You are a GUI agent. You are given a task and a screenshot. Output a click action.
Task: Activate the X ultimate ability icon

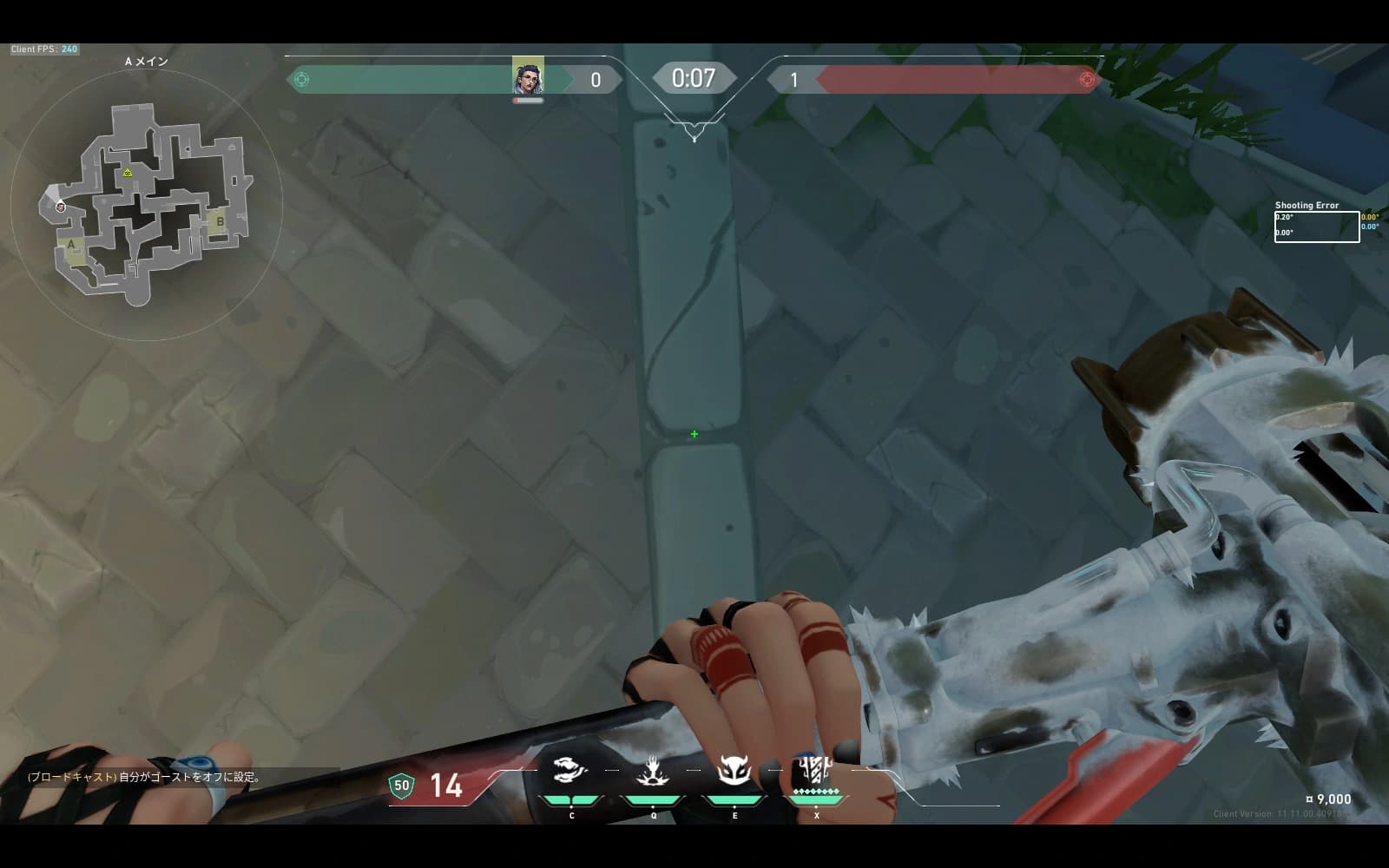pyautogui.click(x=815, y=771)
